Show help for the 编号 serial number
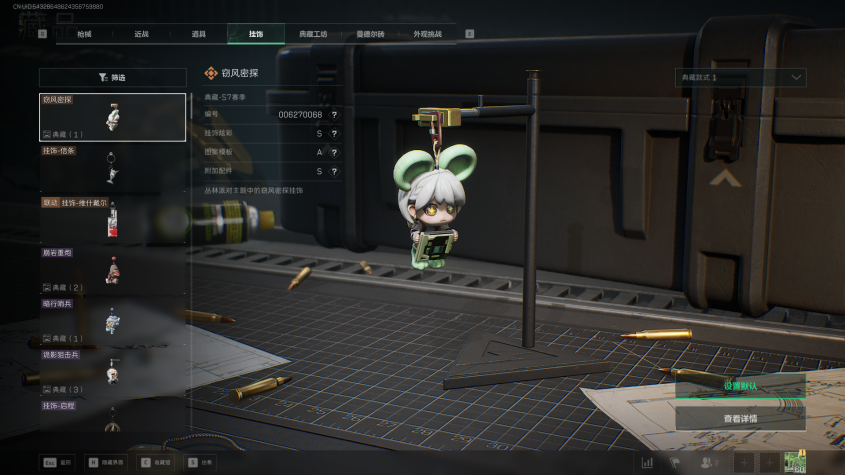845x475 pixels. click(x=334, y=115)
